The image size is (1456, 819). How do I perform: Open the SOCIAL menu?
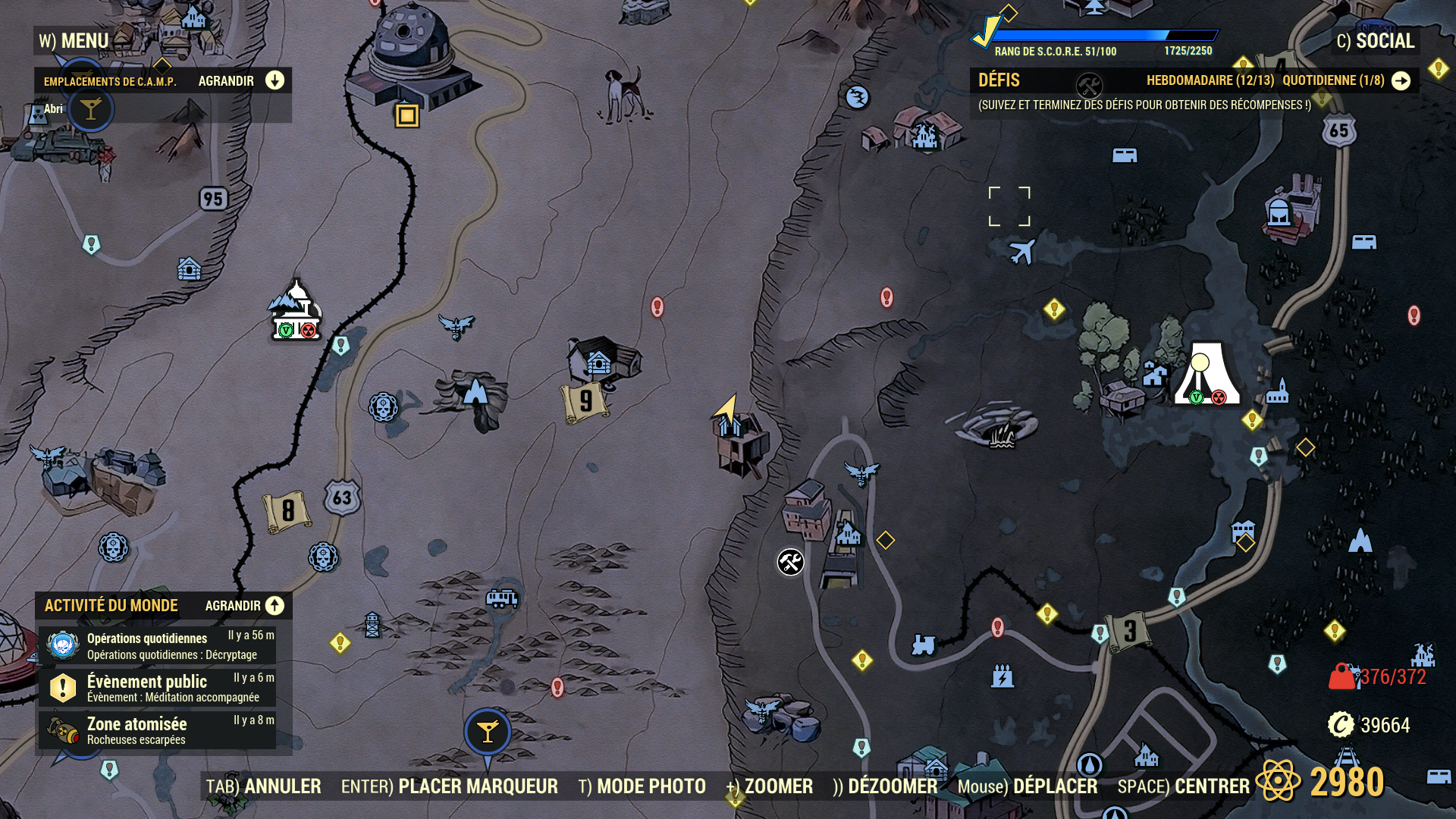coord(1376,41)
